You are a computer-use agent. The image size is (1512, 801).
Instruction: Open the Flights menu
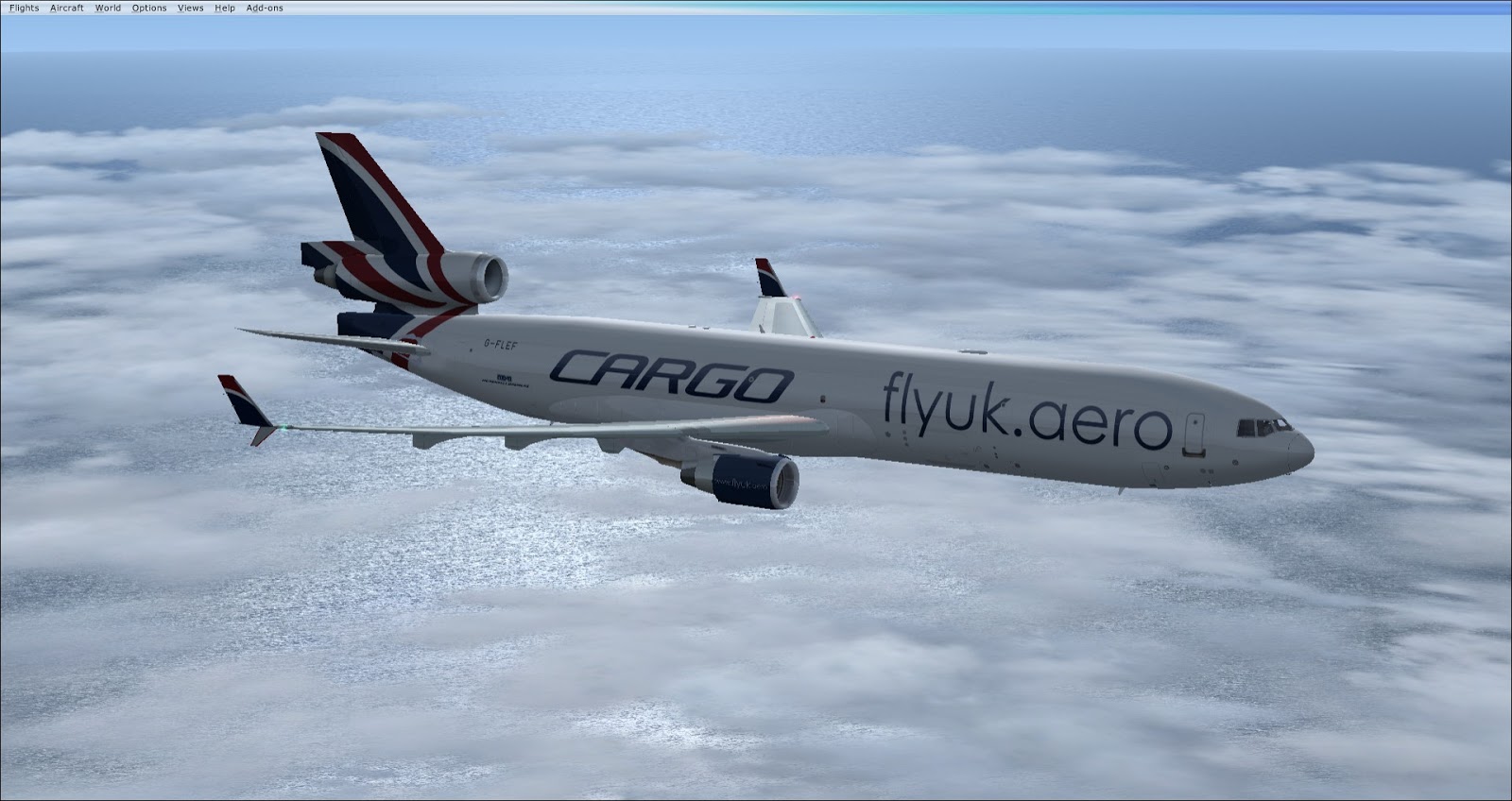tap(24, 8)
